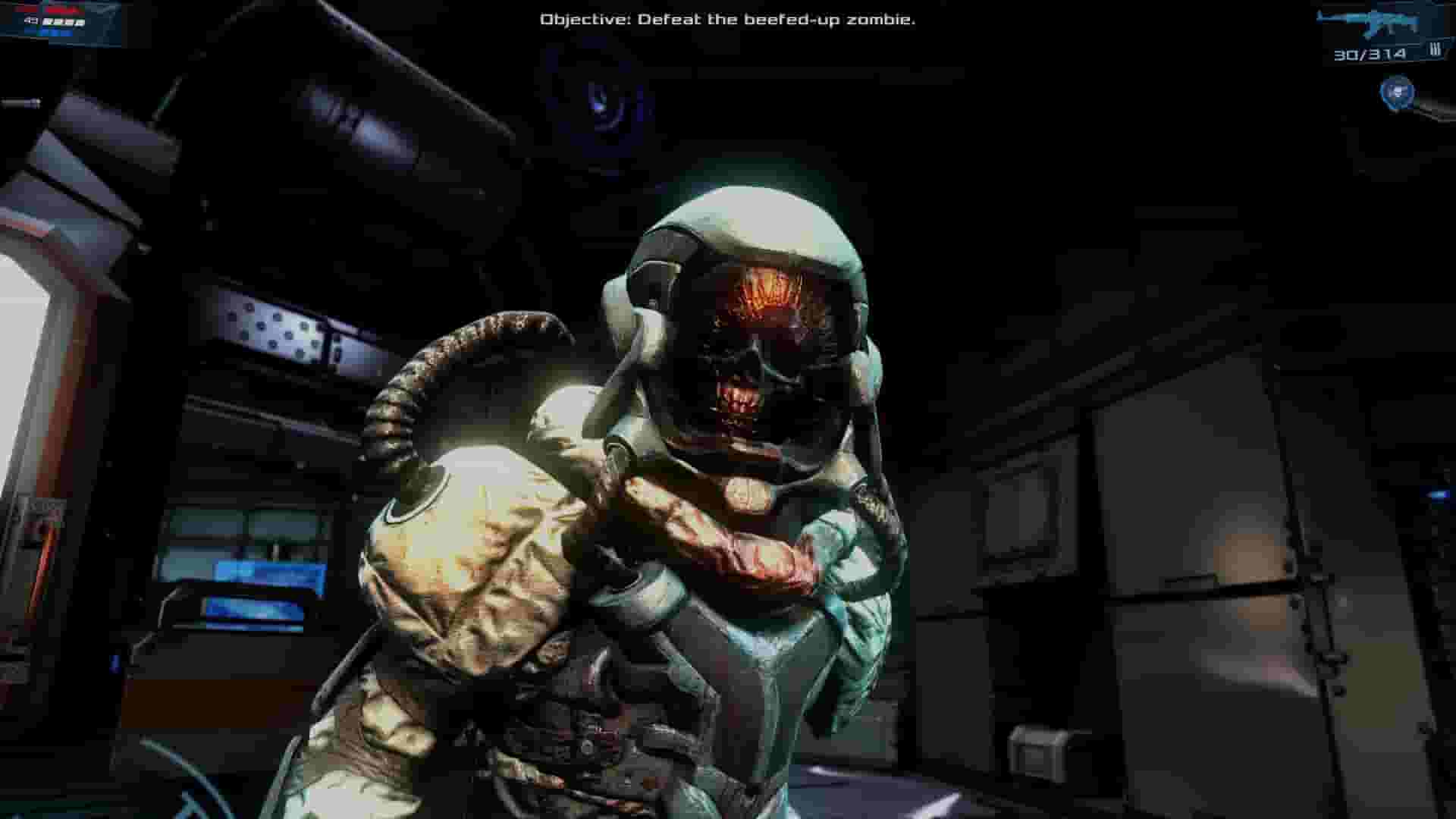Click the segmented white shield pips in the HUD

pyautogui.click(x=64, y=23)
